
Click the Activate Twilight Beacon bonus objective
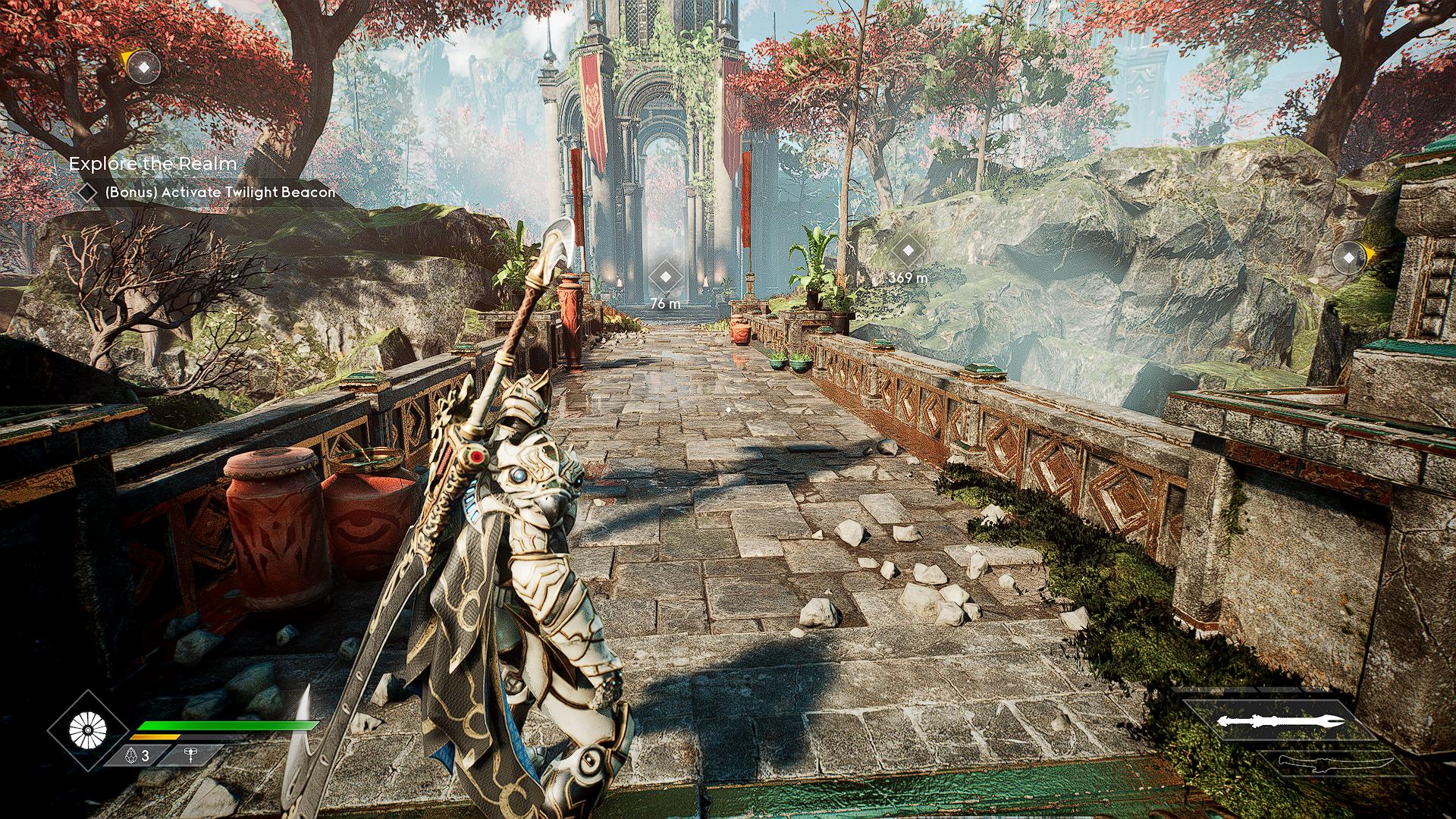pyautogui.click(x=219, y=193)
